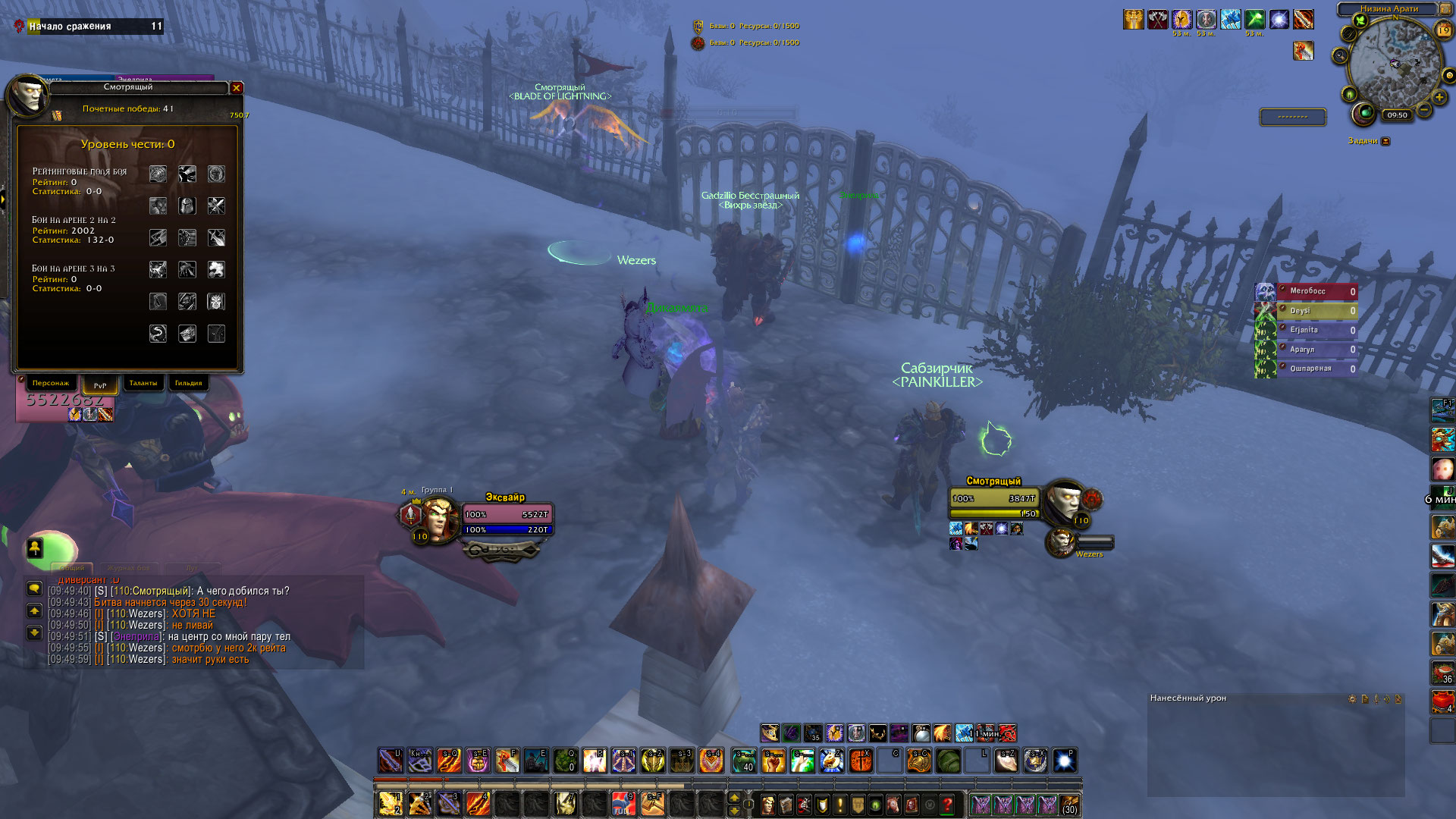Zoom out the minimap with minus button
Image resolution: width=1456 pixels, height=819 pixels.
coord(1424,111)
